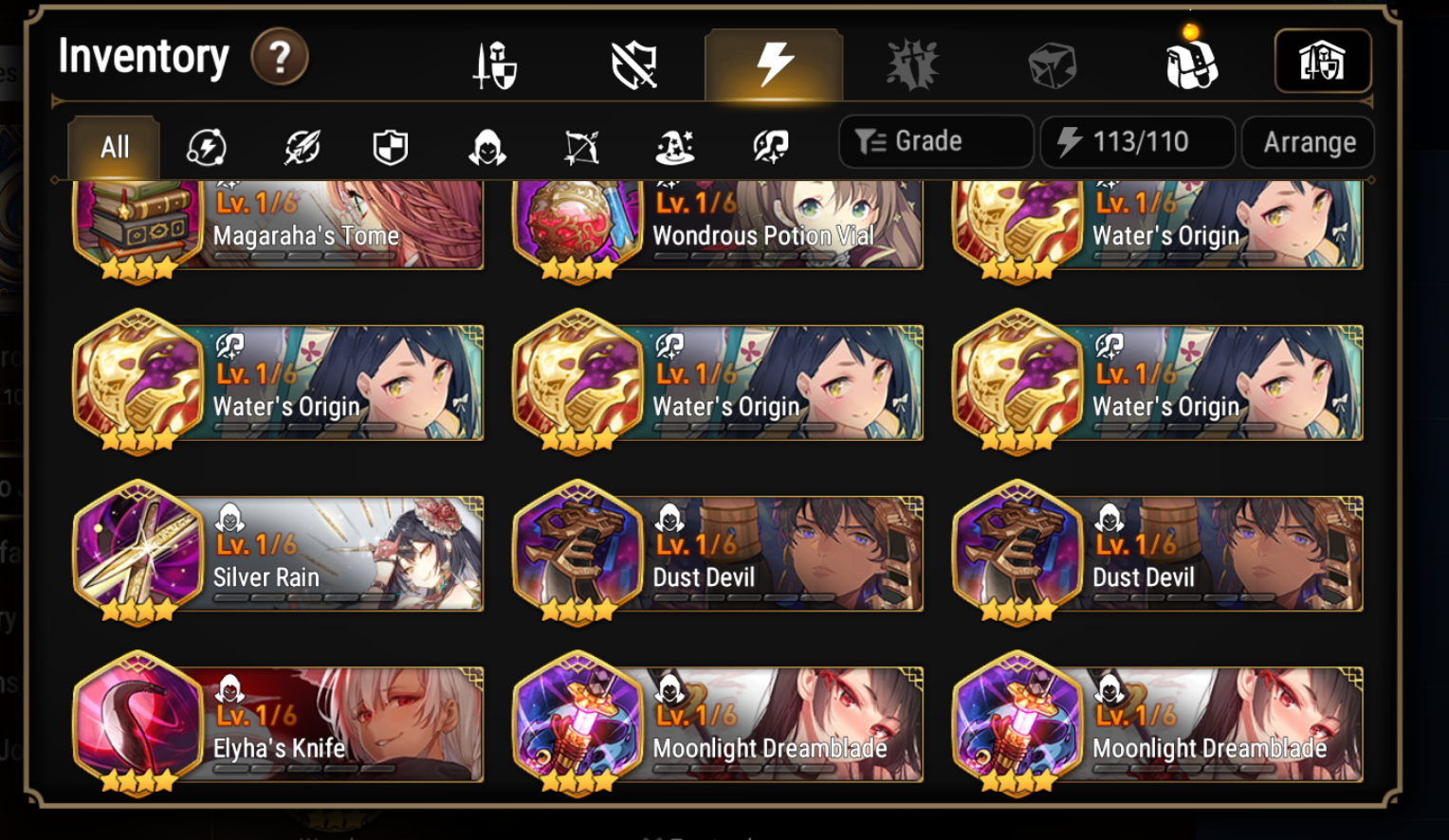Open the storage building icon
The width and height of the screenshot is (1449, 840).
1323,61
